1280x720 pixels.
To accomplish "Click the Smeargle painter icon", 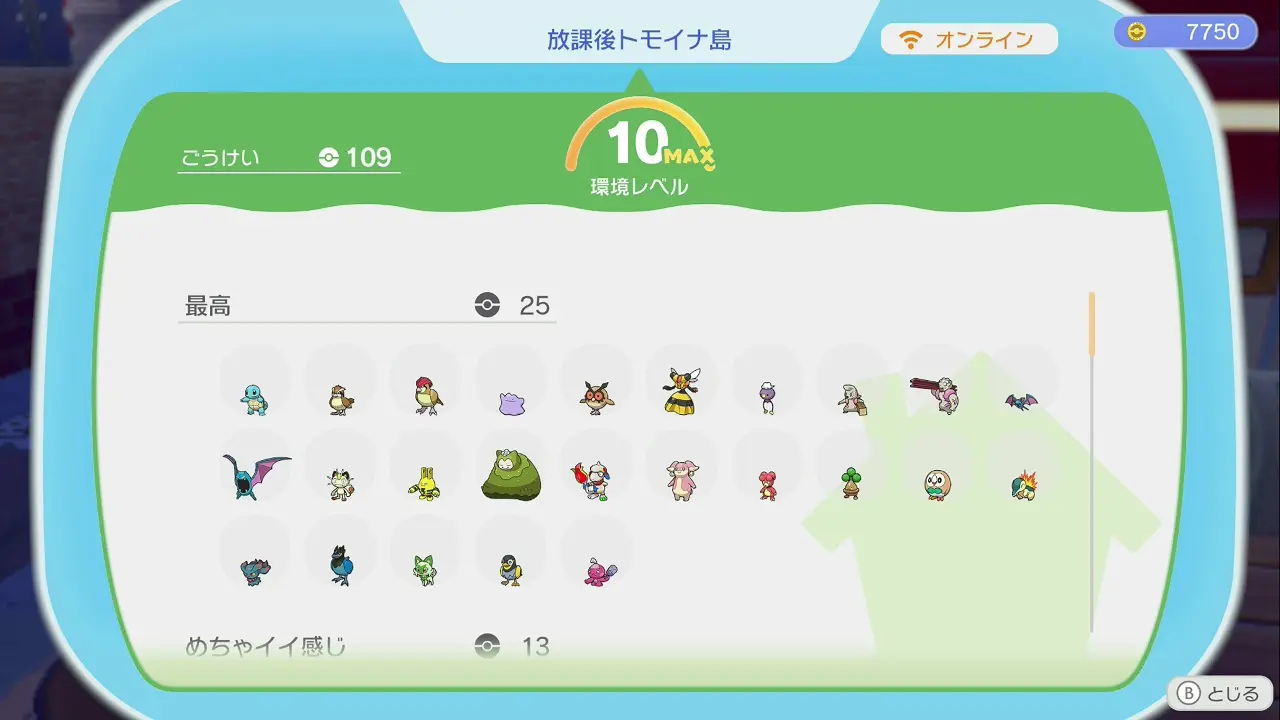I will click(x=596, y=481).
